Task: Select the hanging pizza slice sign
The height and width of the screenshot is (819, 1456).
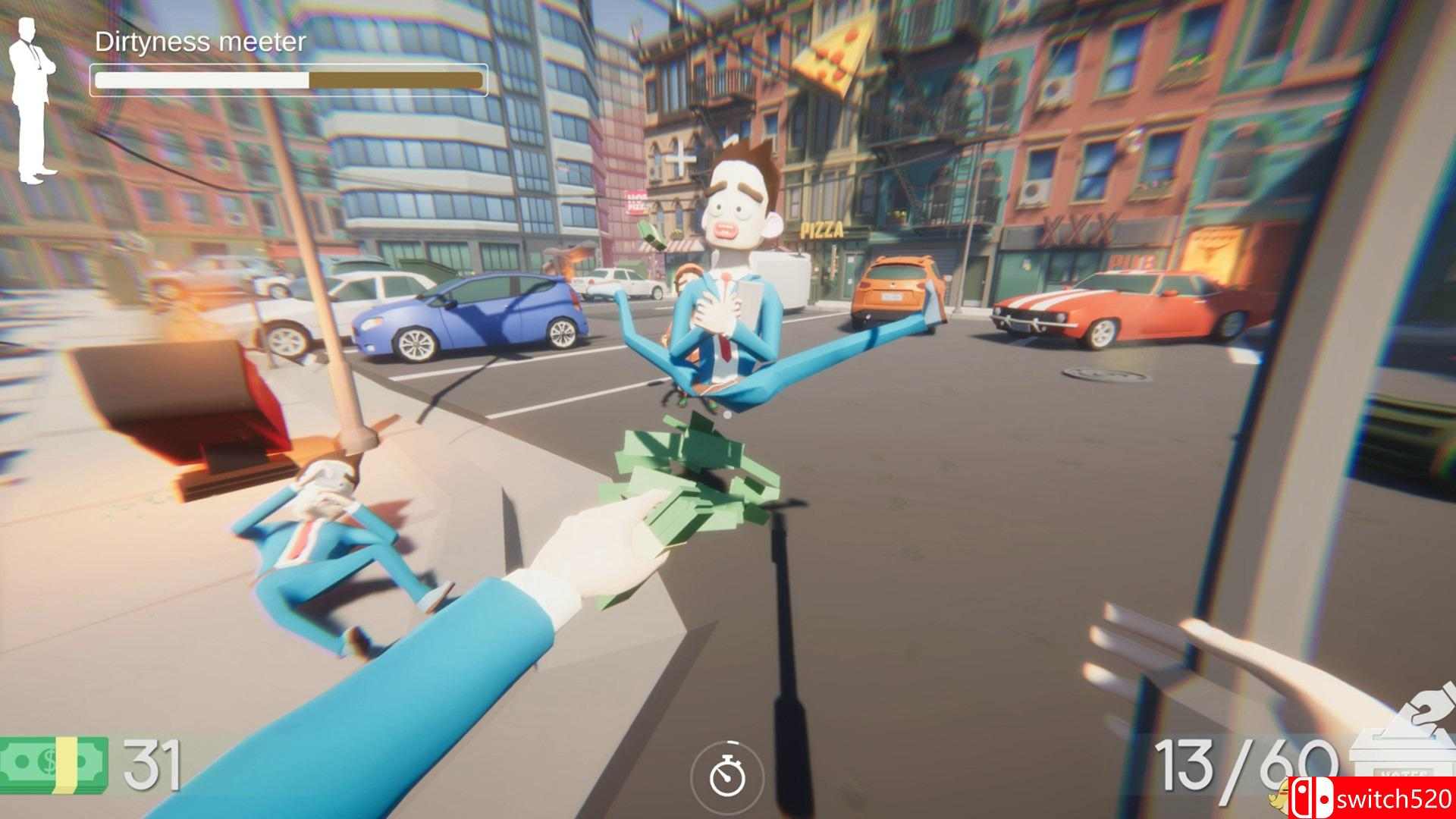Action: [x=834, y=57]
